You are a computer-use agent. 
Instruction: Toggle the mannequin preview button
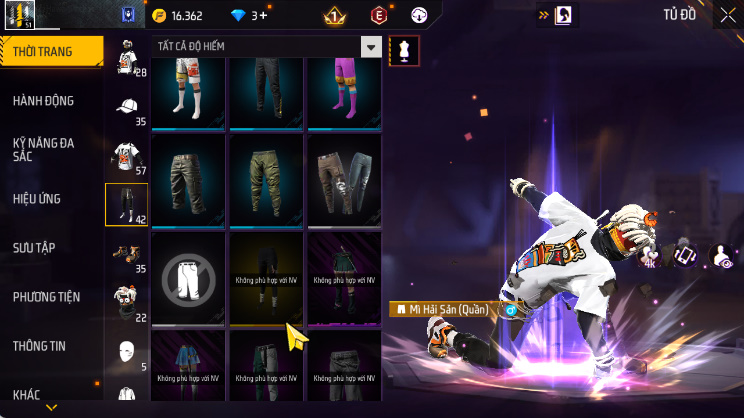tap(405, 51)
